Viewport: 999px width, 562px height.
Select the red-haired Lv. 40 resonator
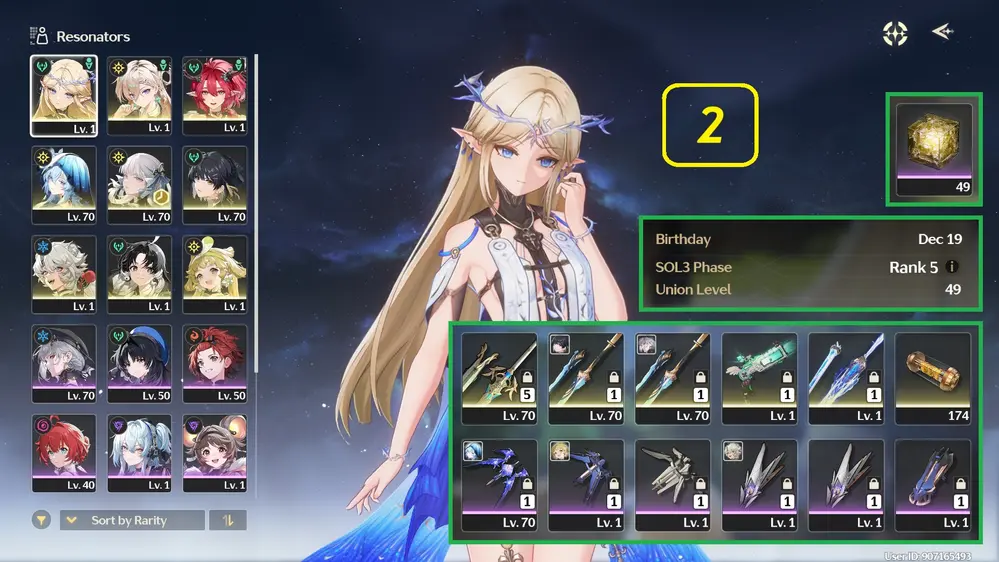(64, 454)
